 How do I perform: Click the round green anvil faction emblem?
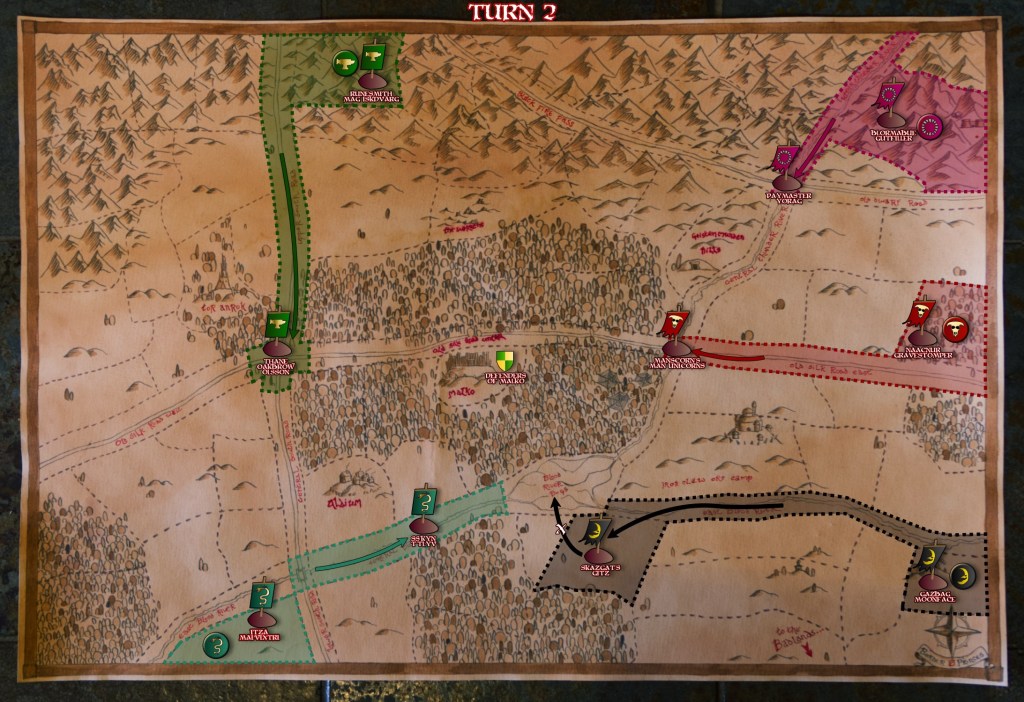[344, 63]
